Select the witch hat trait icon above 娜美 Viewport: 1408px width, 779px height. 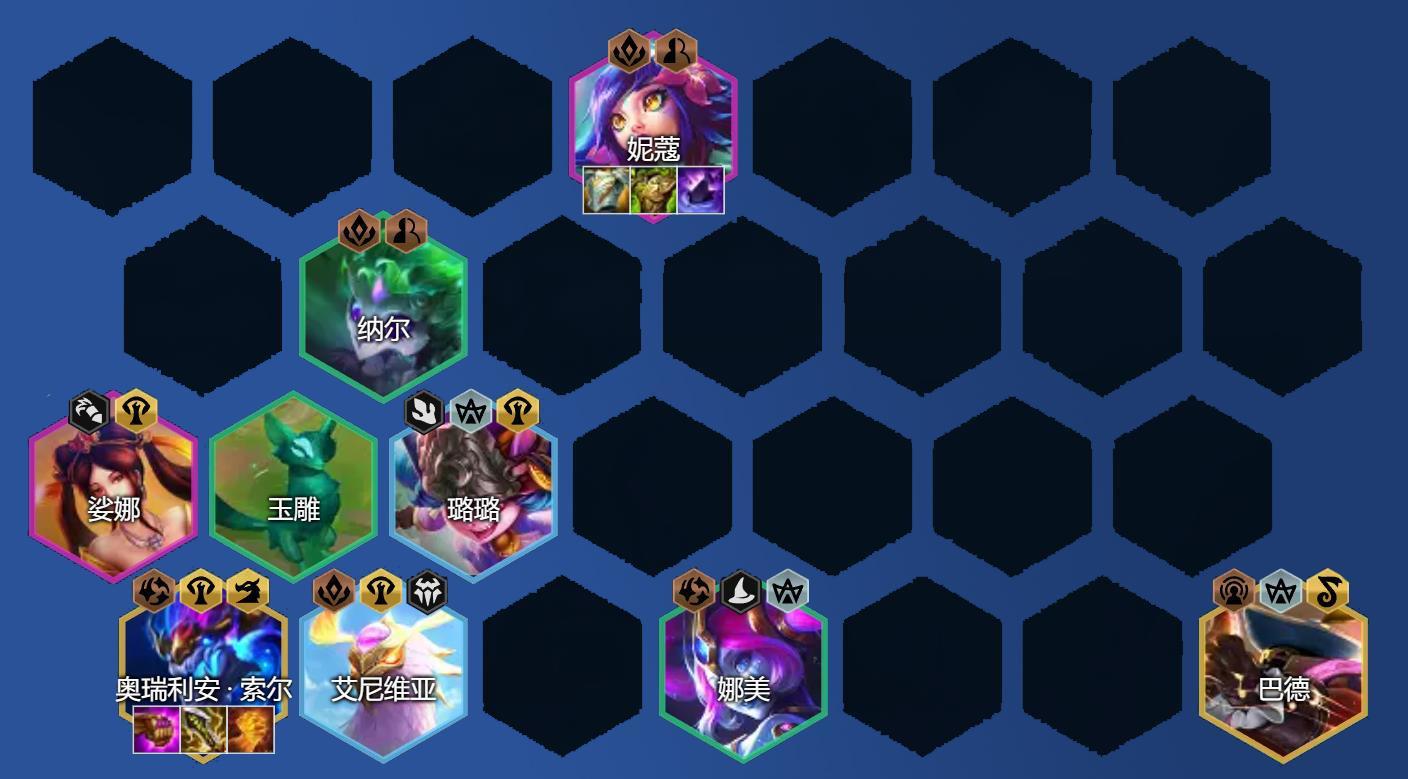(x=742, y=592)
